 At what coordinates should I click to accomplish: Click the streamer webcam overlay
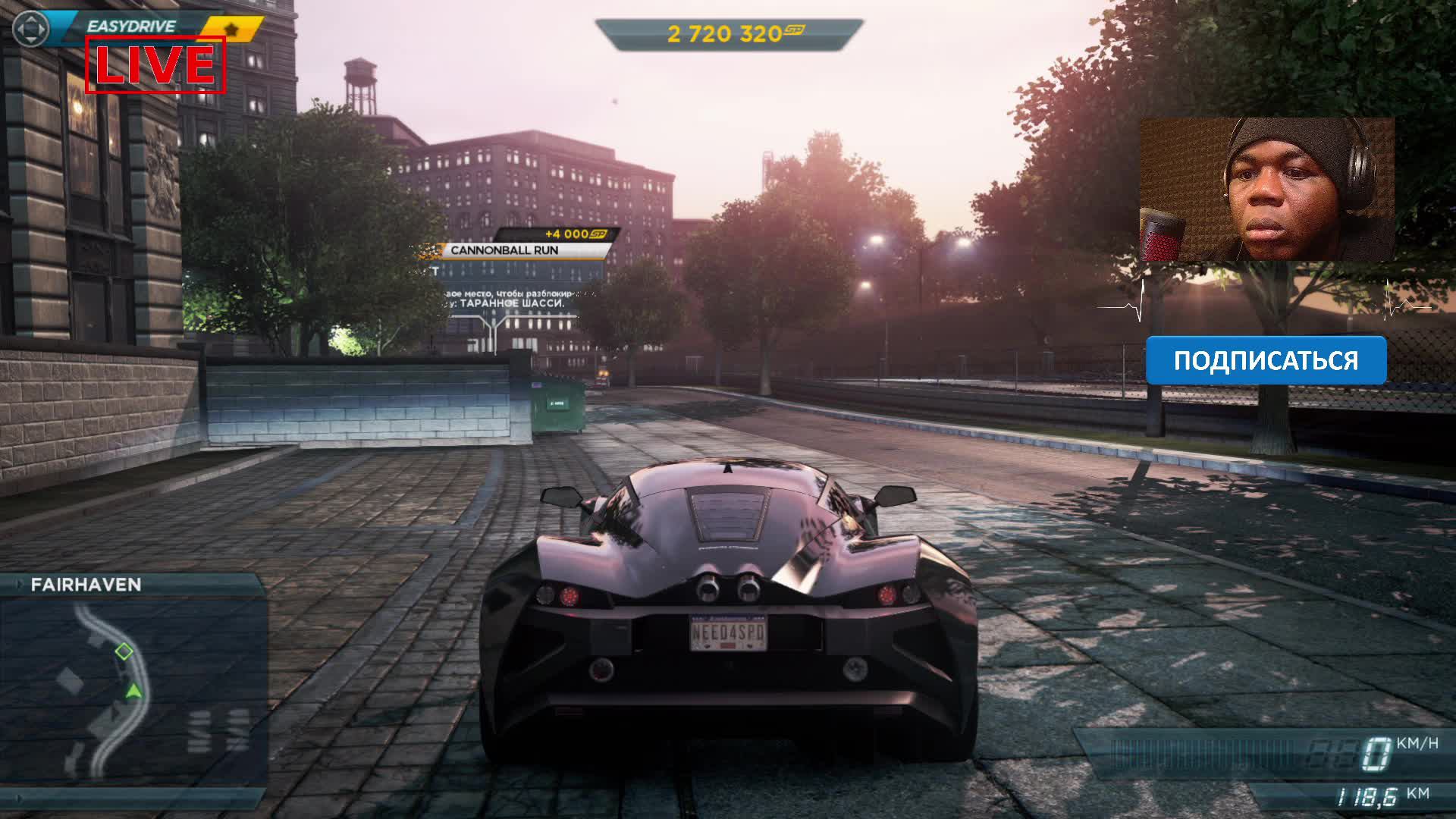[x=1266, y=189]
